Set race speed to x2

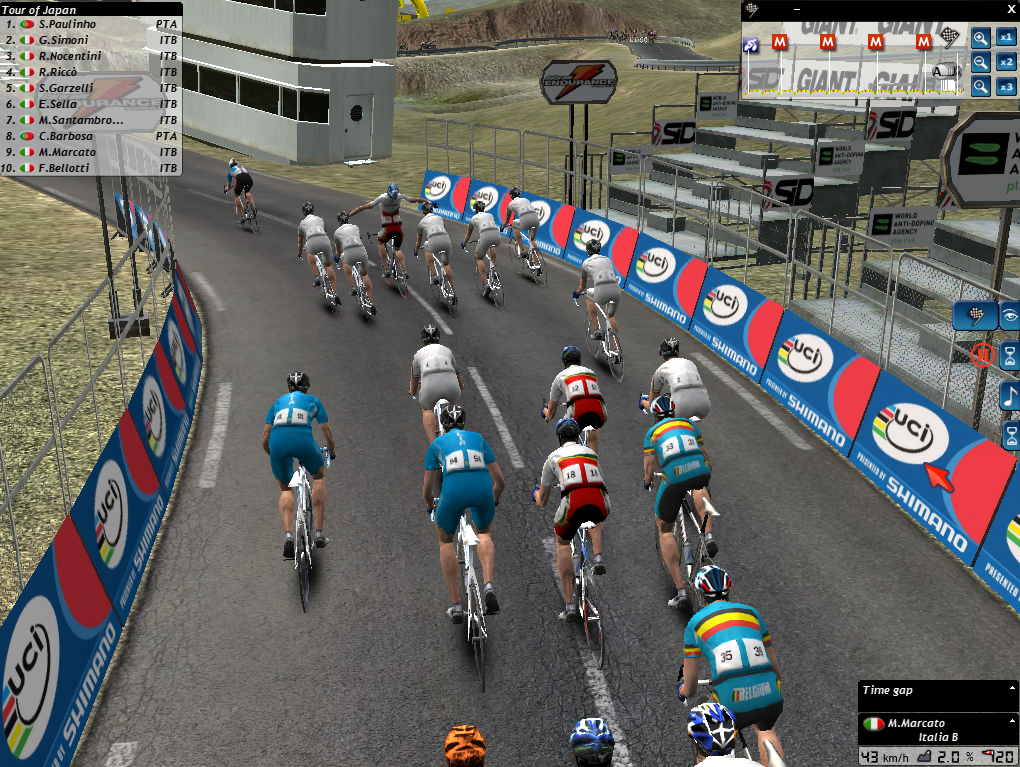(x=1007, y=62)
